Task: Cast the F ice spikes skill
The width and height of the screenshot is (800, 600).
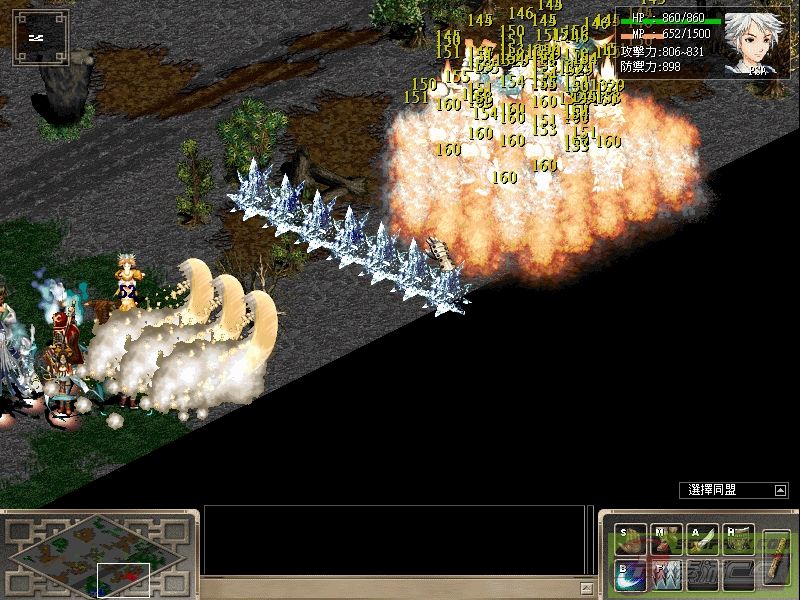Action: [664, 575]
